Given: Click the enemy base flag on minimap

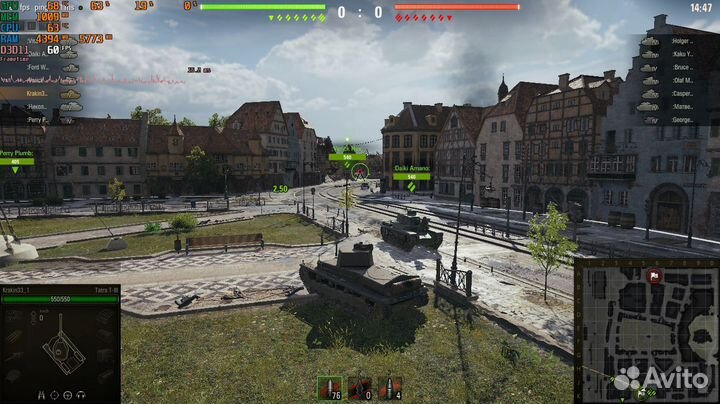Looking at the screenshot, I should (655, 274).
